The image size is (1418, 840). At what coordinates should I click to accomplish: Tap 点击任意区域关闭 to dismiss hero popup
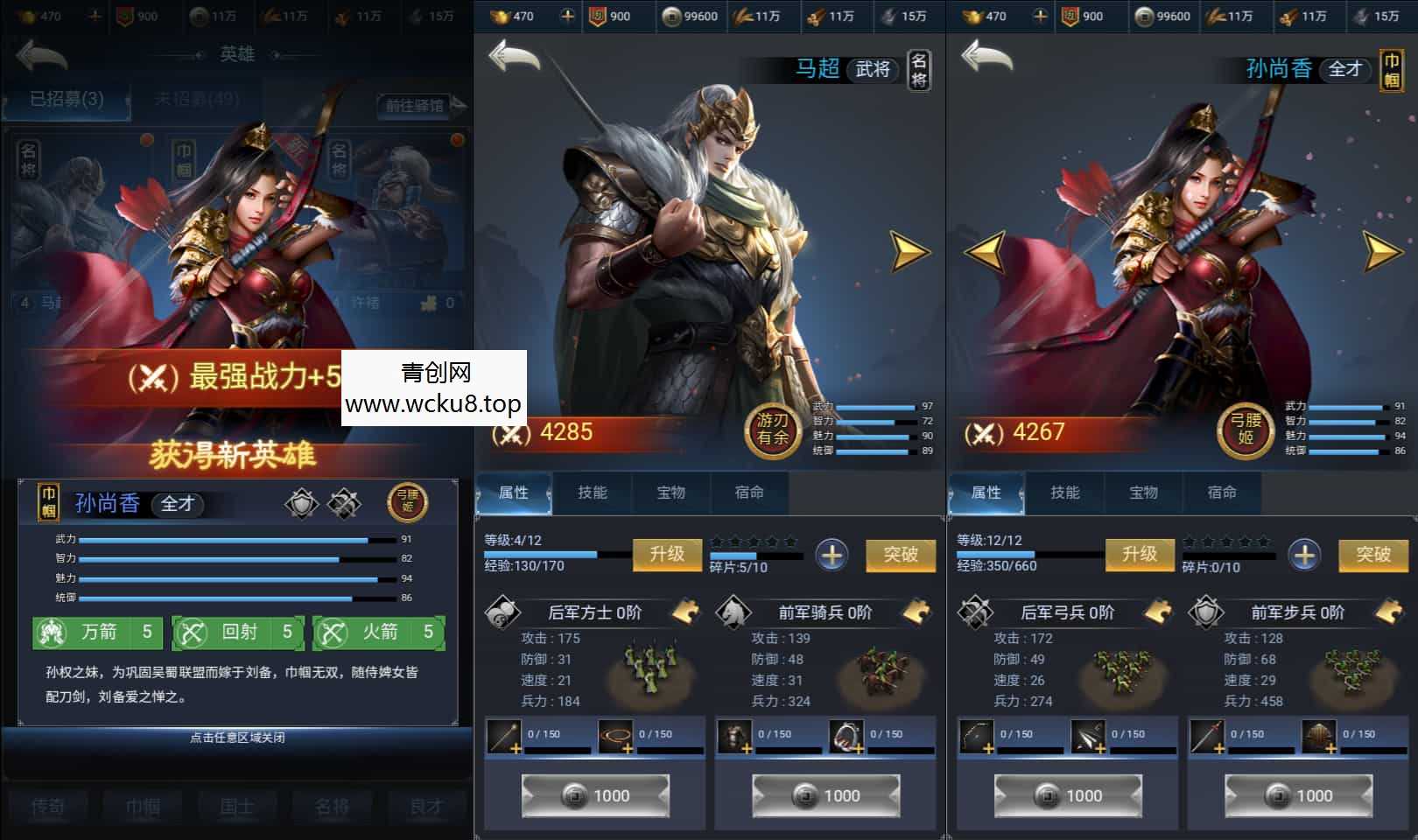(x=236, y=737)
